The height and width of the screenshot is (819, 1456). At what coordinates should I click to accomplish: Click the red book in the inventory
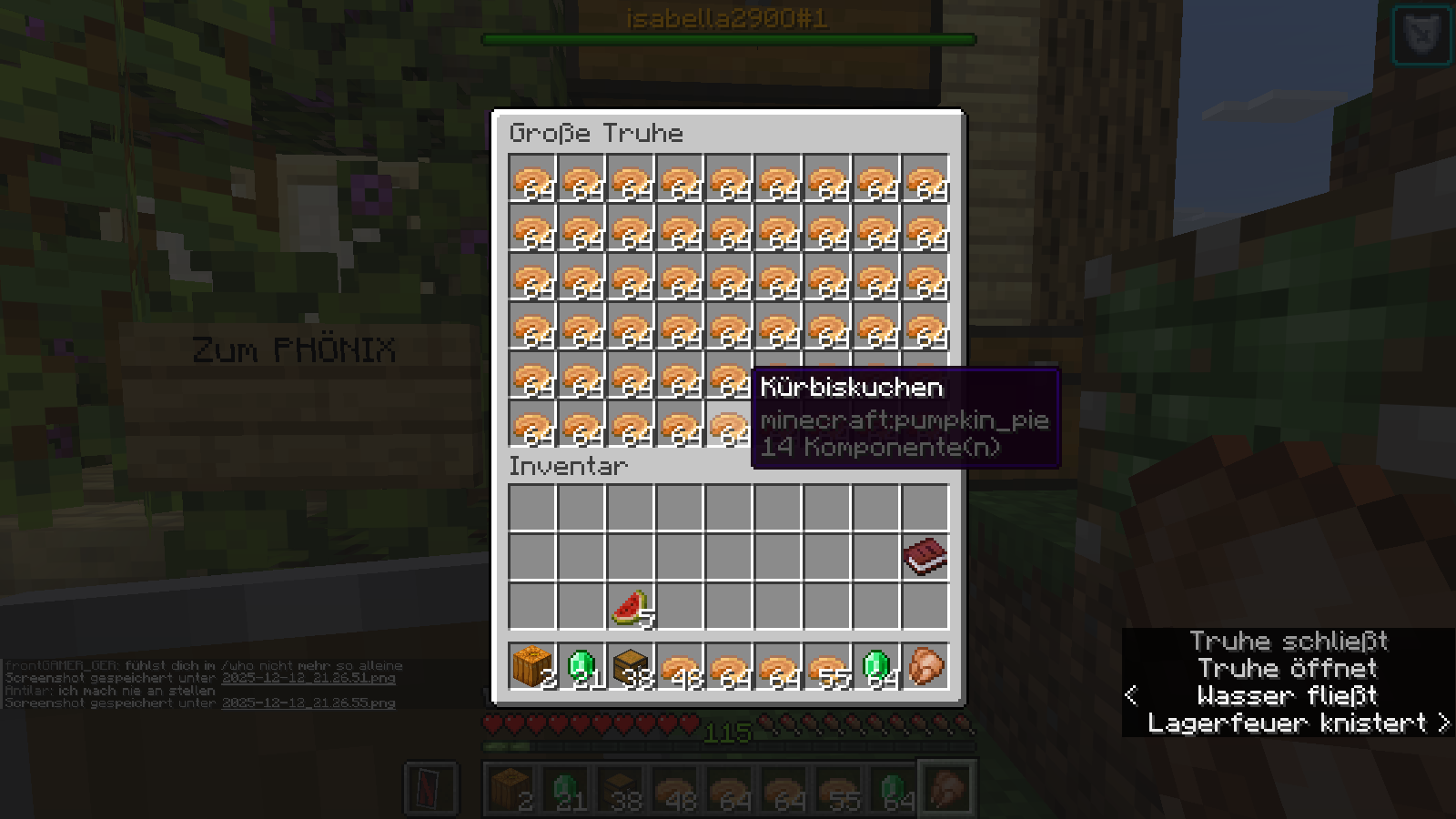click(925, 557)
